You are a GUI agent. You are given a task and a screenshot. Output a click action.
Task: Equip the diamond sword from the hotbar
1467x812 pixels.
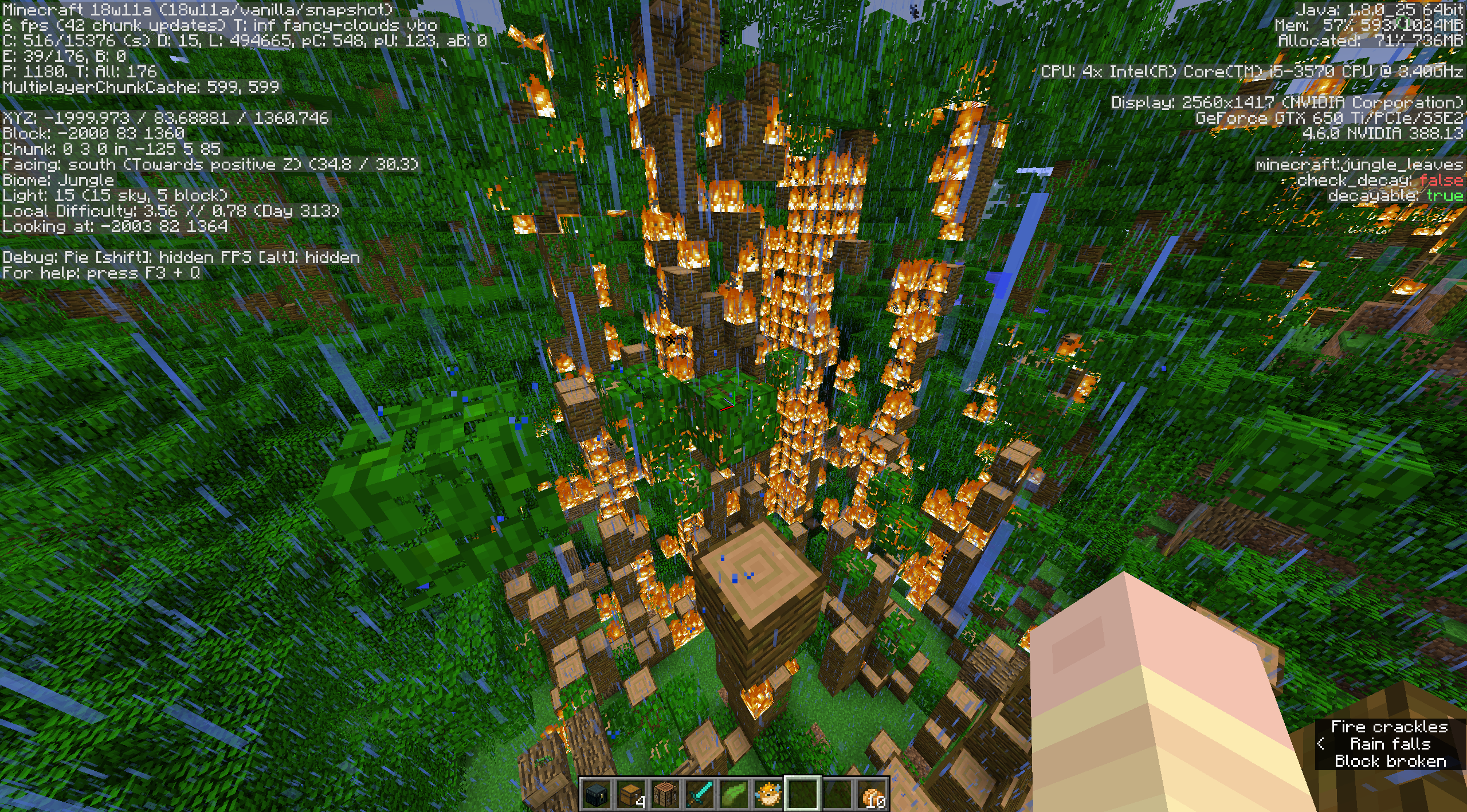point(700,795)
